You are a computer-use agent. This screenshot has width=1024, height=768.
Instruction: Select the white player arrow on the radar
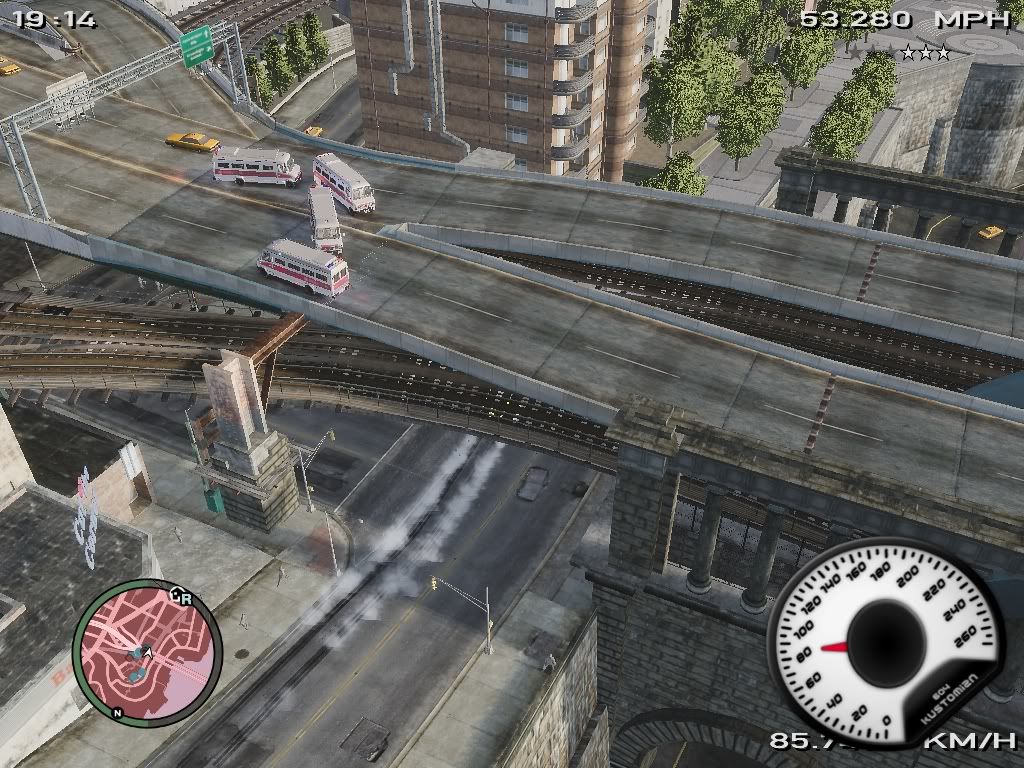pos(148,653)
